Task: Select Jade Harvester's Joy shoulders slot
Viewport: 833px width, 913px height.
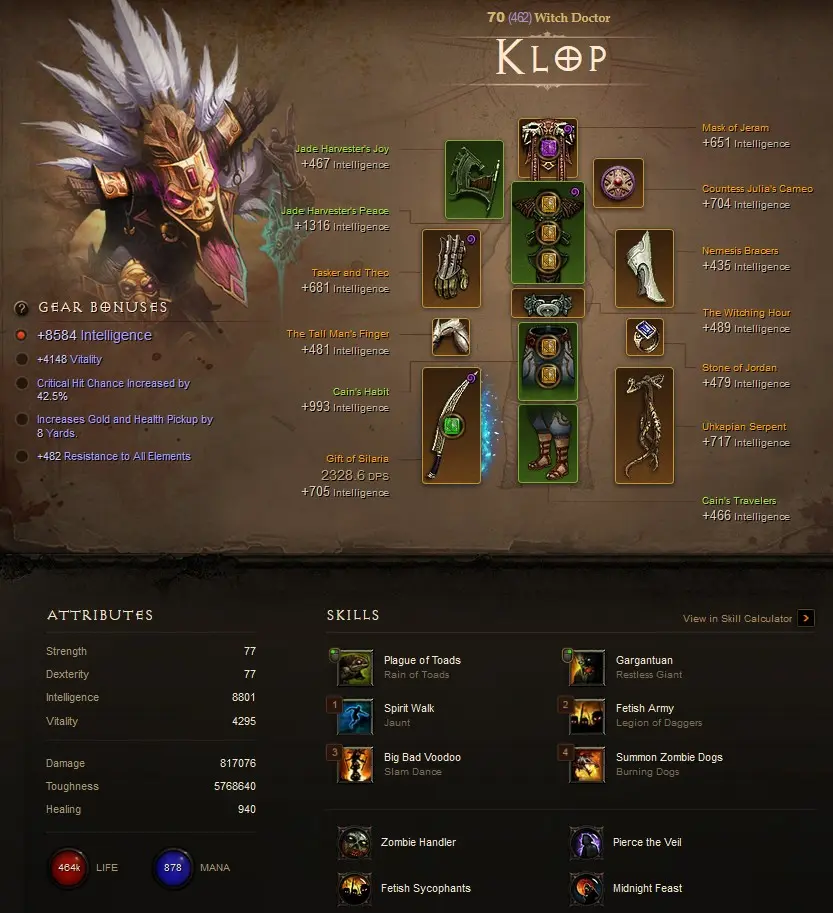Action: point(474,180)
